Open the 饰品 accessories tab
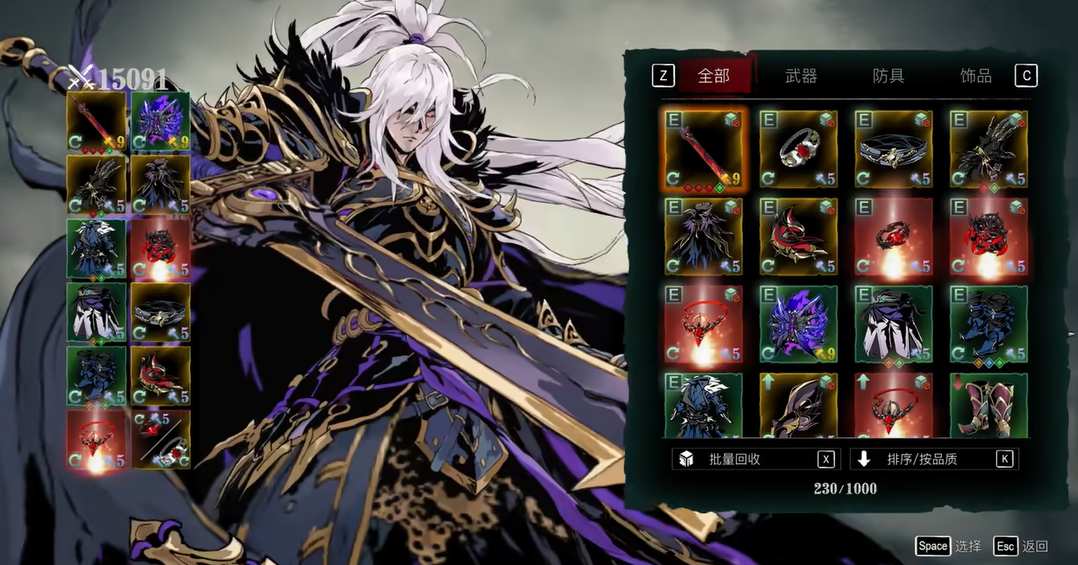The width and height of the screenshot is (1078, 565). pyautogui.click(x=975, y=76)
